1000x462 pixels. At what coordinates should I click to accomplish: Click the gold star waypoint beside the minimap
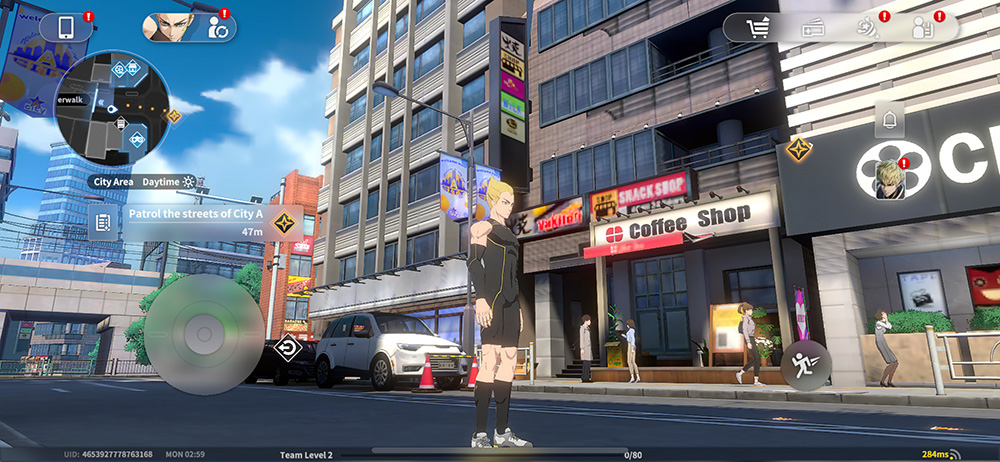pyautogui.click(x=173, y=116)
